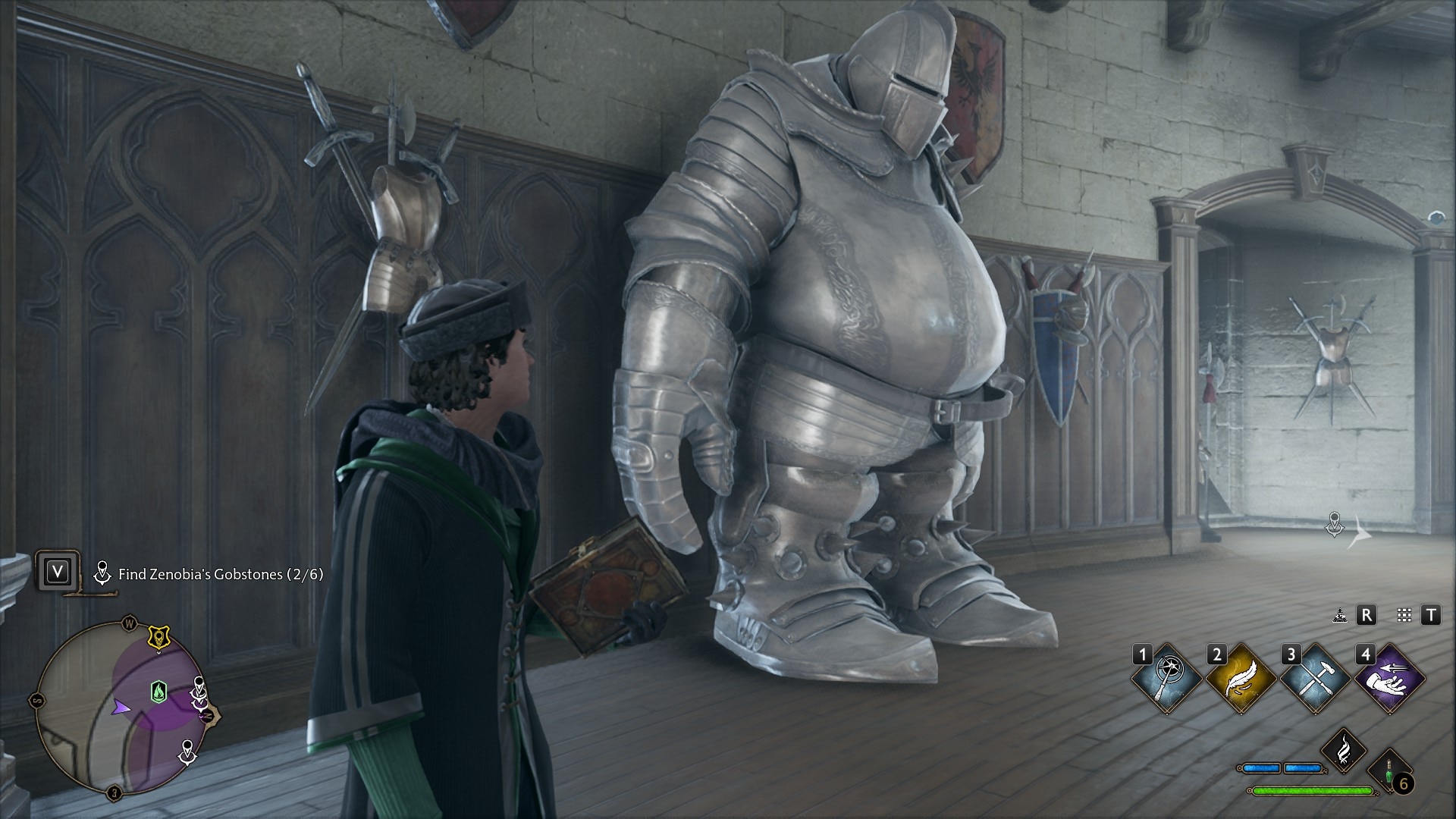1456x819 pixels.
Task: Select the bottom white waypoint on minimap
Action: [x=187, y=753]
